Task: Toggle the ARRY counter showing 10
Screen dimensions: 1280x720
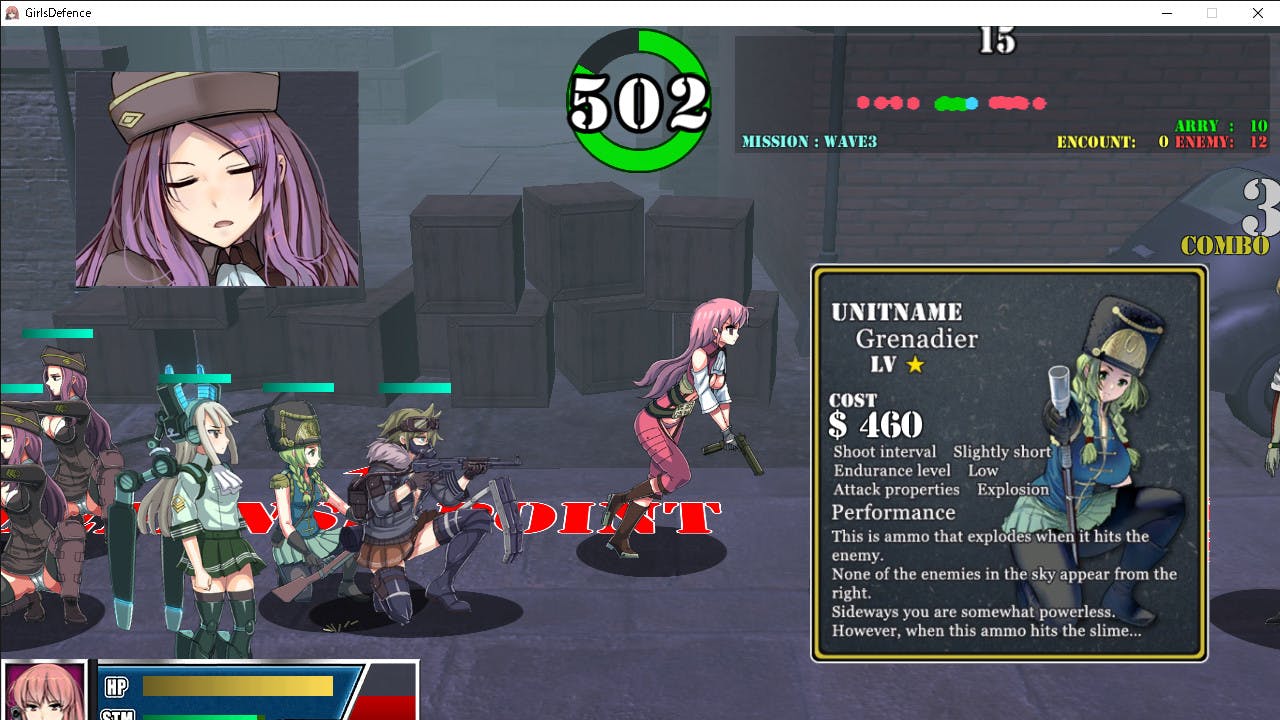Action: pyautogui.click(x=1220, y=126)
